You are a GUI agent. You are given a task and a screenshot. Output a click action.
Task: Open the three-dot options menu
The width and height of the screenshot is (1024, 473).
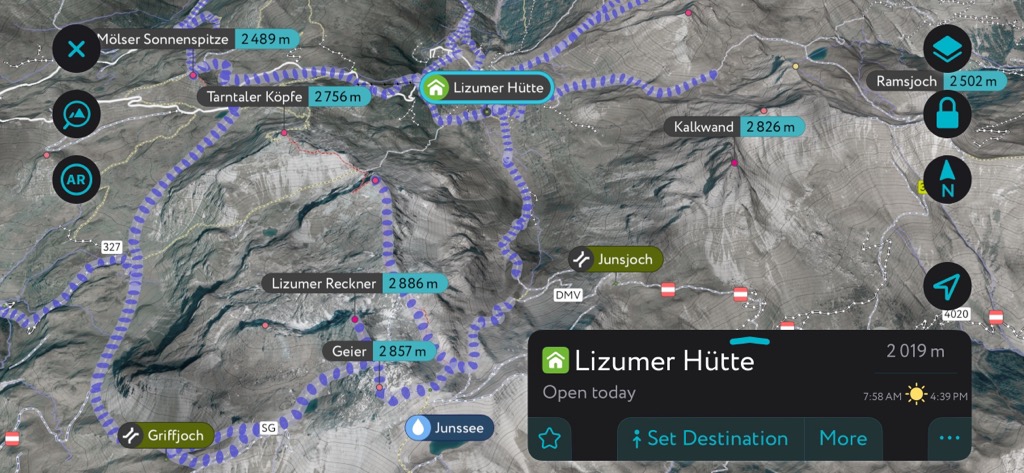pos(949,438)
